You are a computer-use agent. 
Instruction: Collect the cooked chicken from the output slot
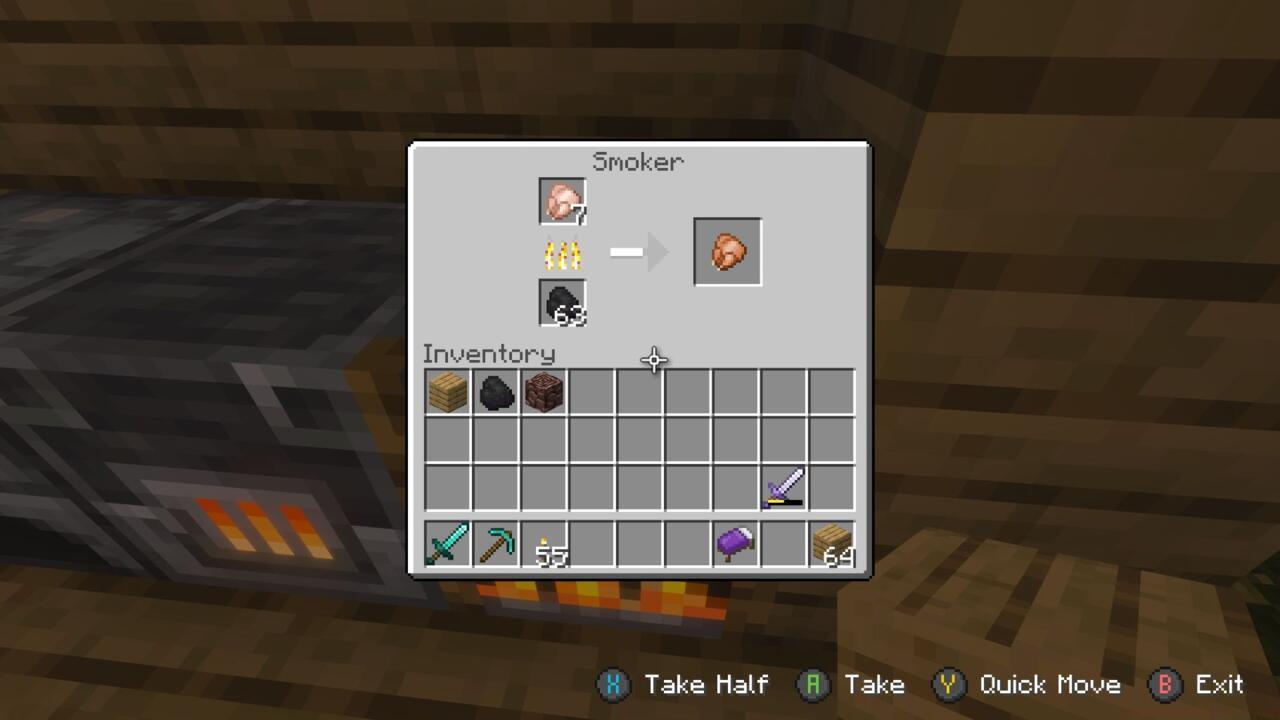pos(727,251)
